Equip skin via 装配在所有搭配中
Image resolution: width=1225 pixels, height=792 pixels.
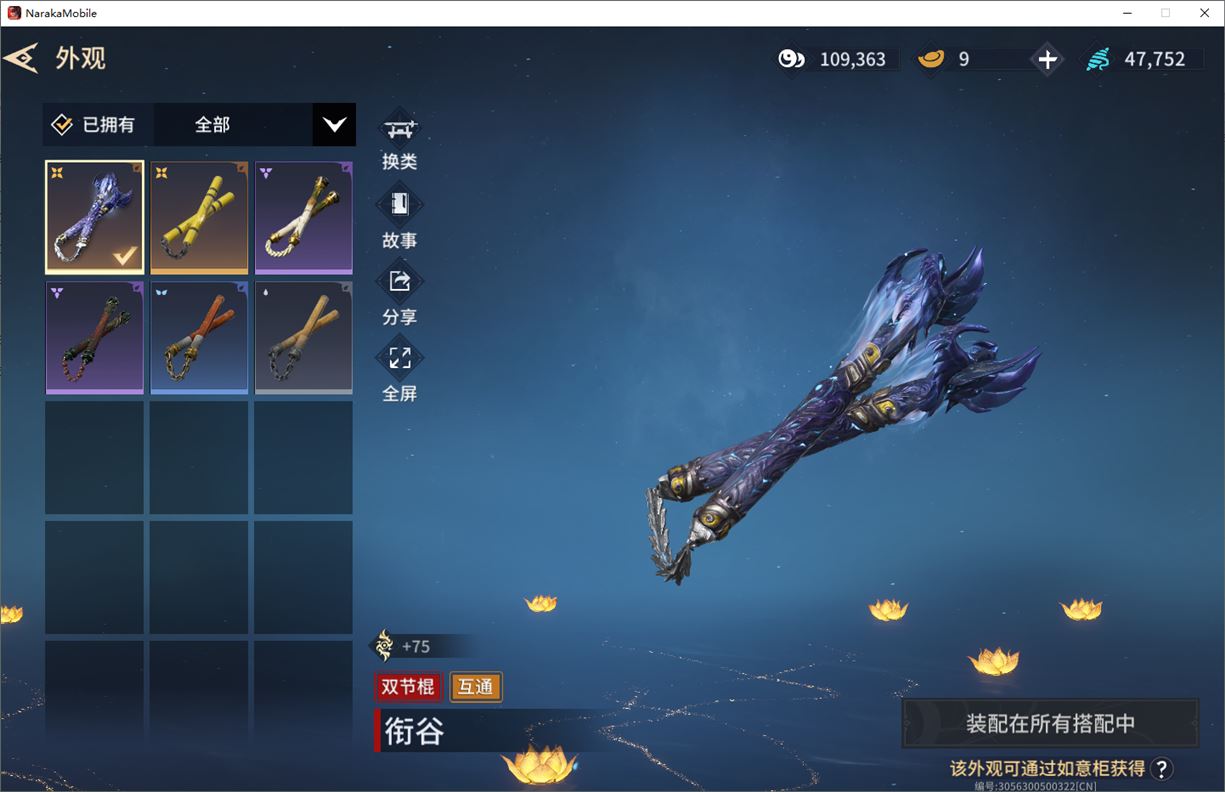[1050, 723]
